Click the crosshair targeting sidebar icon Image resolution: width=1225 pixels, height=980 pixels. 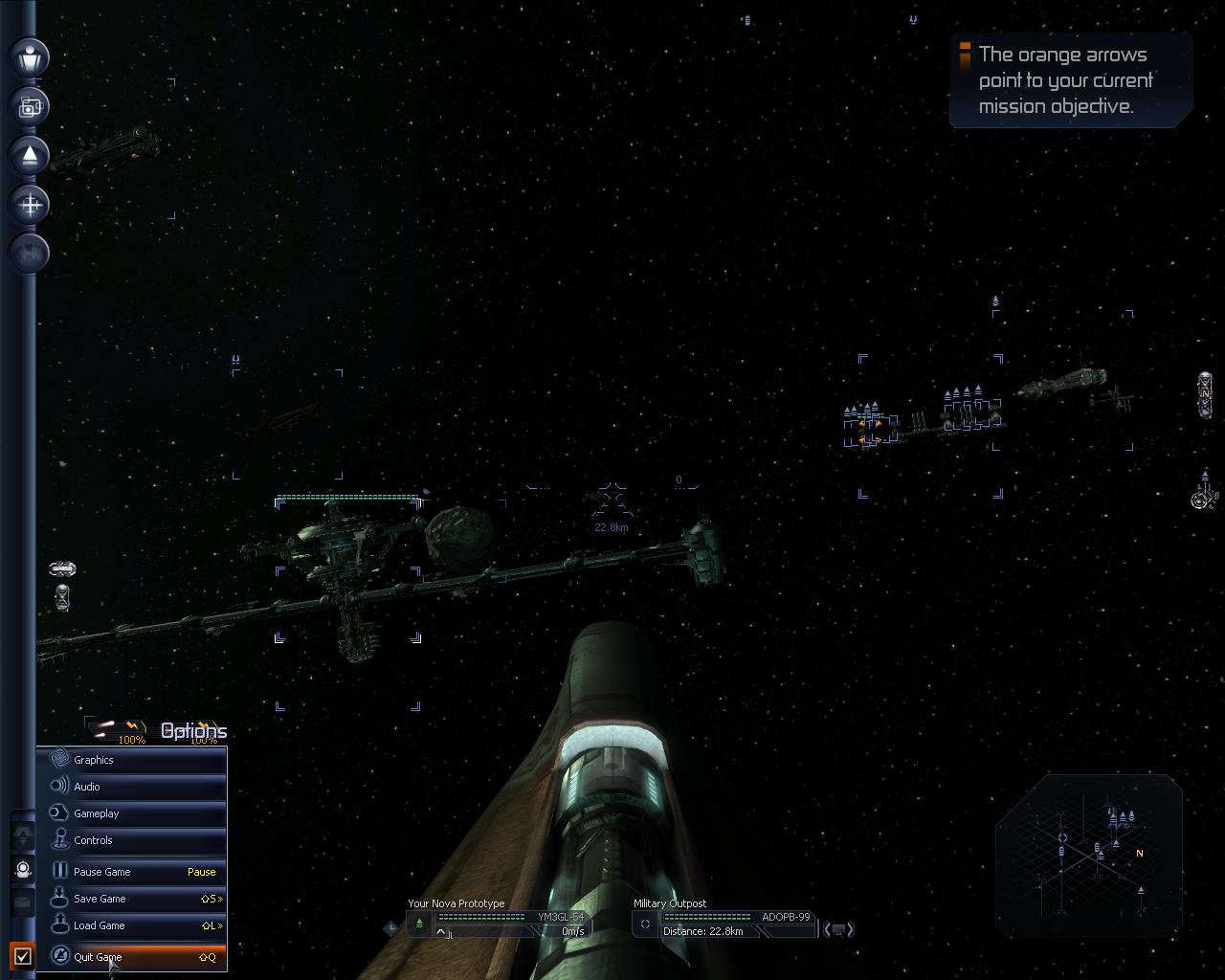coord(31,204)
